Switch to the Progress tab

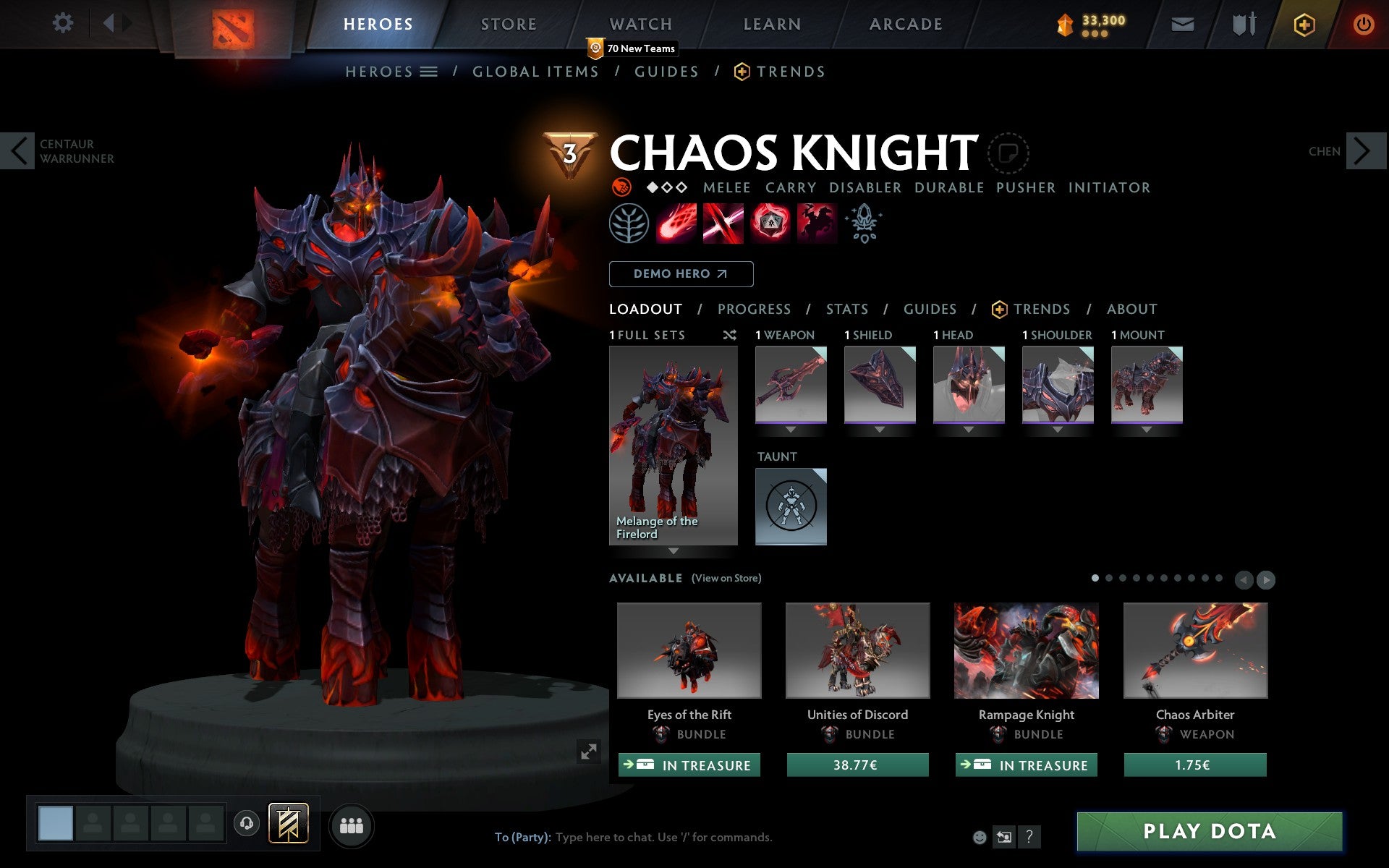click(754, 309)
